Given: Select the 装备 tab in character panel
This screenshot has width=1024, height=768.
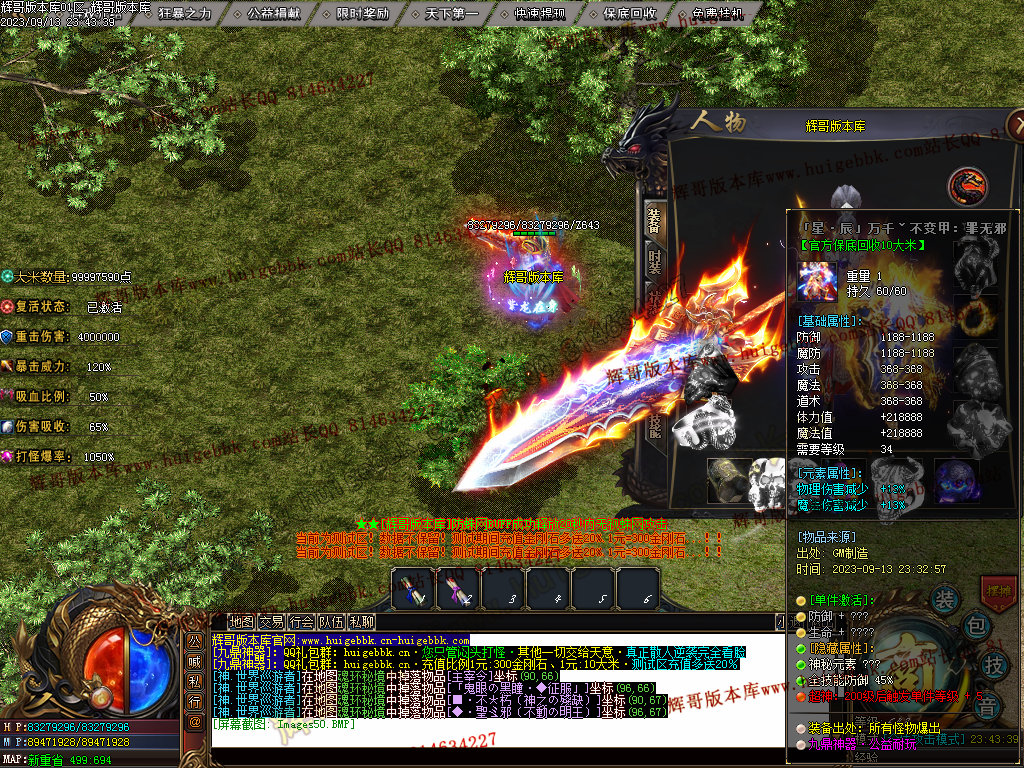Looking at the screenshot, I should pyautogui.click(x=653, y=218).
